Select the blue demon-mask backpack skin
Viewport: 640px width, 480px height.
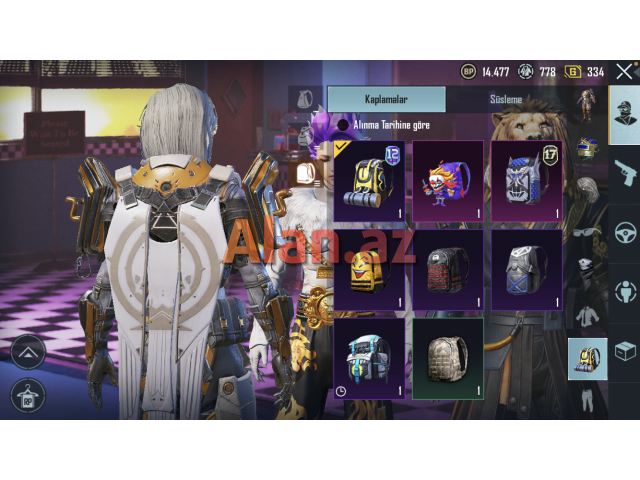[526, 180]
